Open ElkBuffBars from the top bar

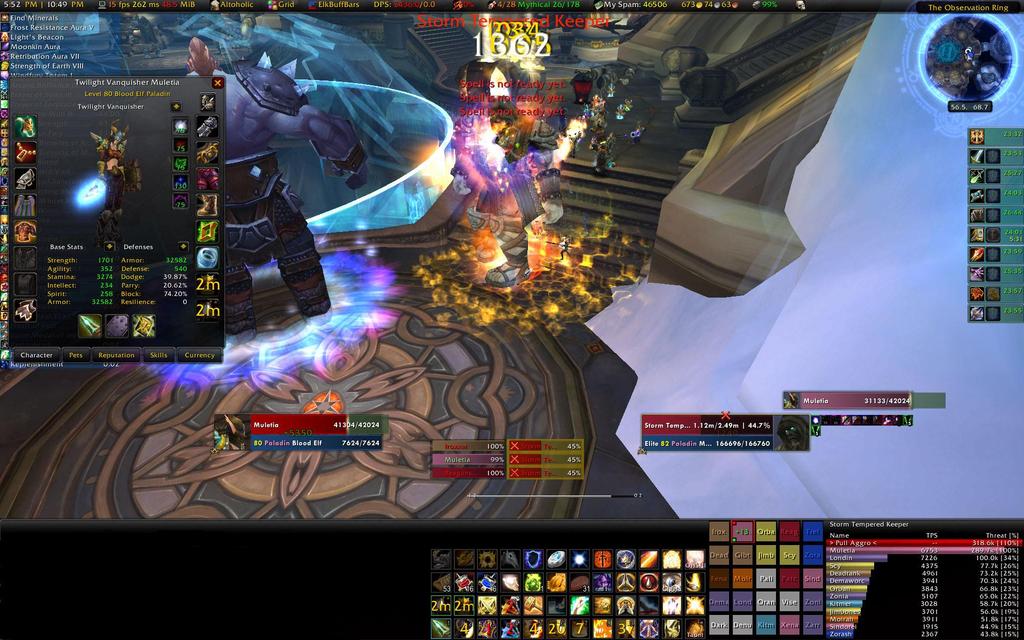(336, 5)
